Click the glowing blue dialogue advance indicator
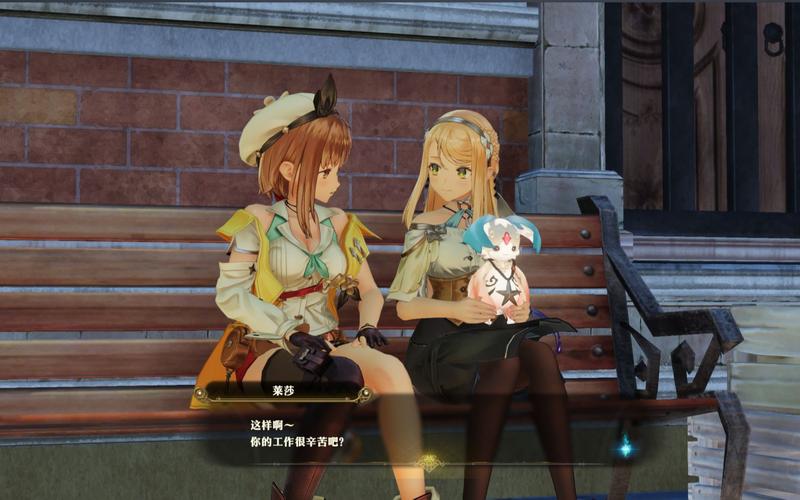Screen dimensions: 800x500 tap(625, 448)
